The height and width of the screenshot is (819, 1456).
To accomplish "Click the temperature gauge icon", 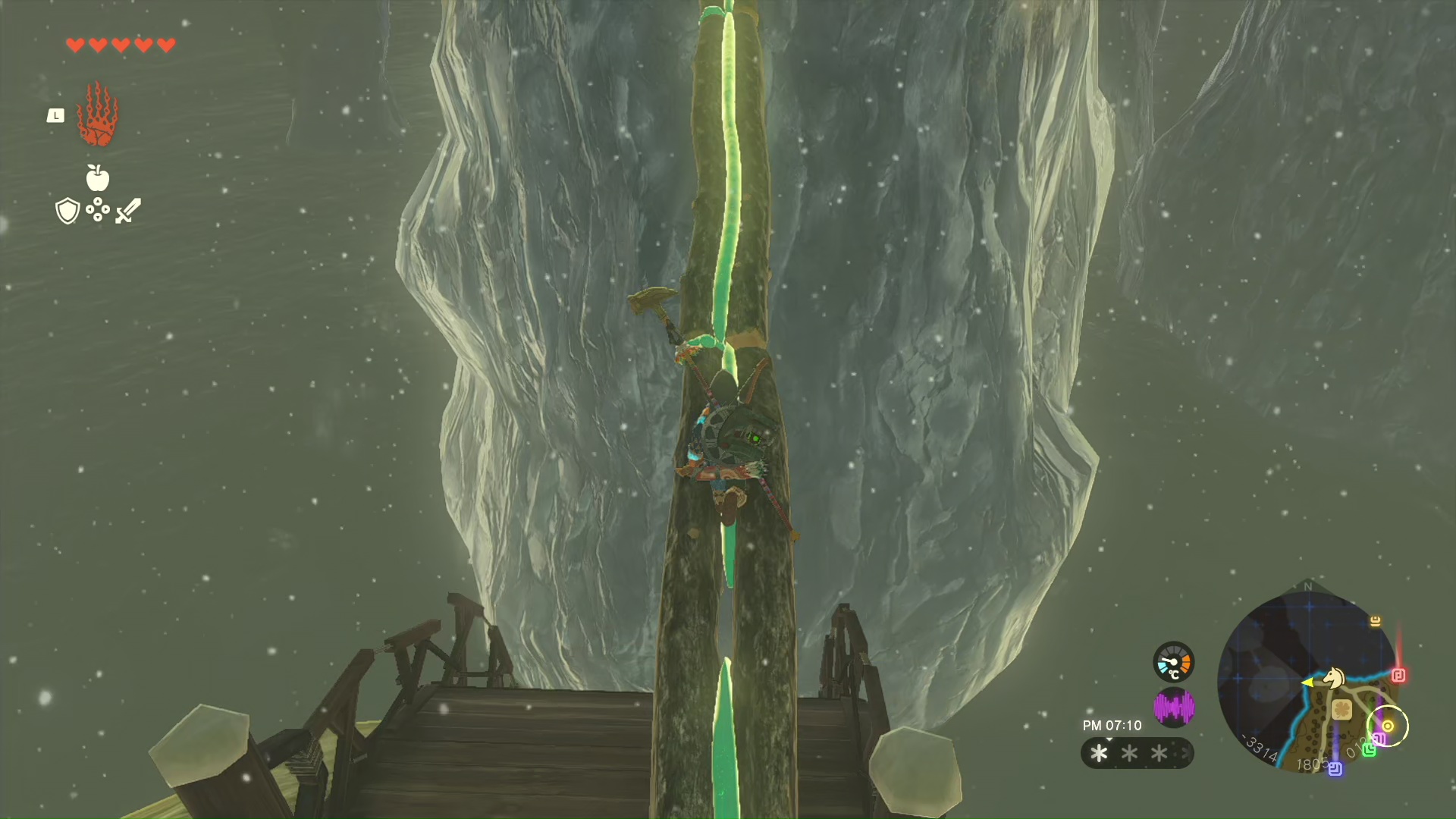I will pyautogui.click(x=1173, y=662).
